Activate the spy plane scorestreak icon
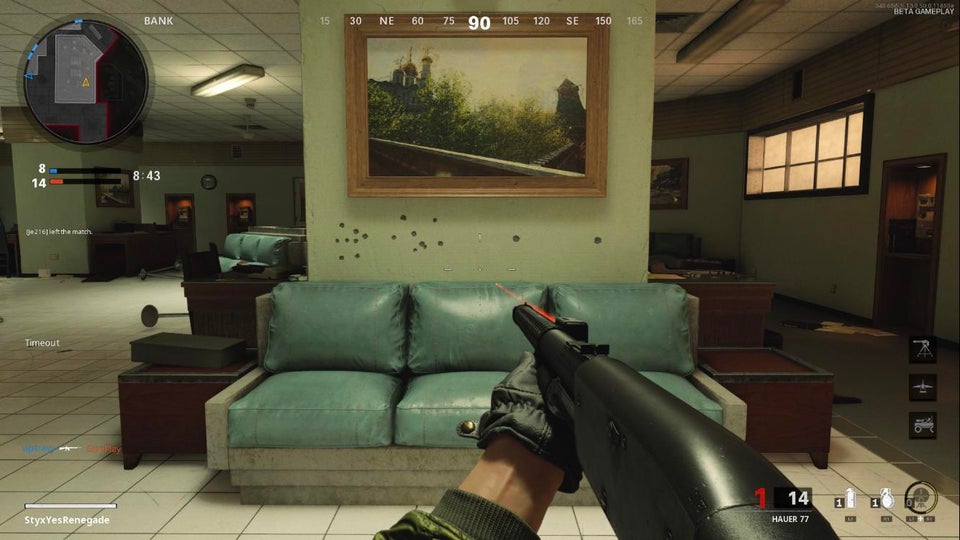 [x=923, y=387]
